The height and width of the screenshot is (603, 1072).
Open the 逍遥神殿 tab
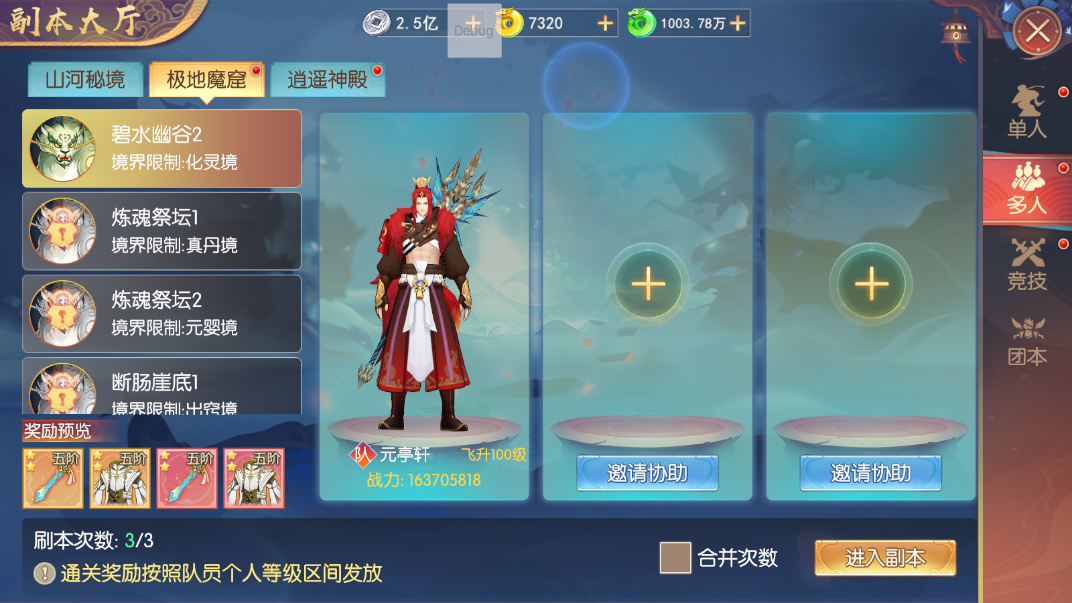[x=327, y=80]
